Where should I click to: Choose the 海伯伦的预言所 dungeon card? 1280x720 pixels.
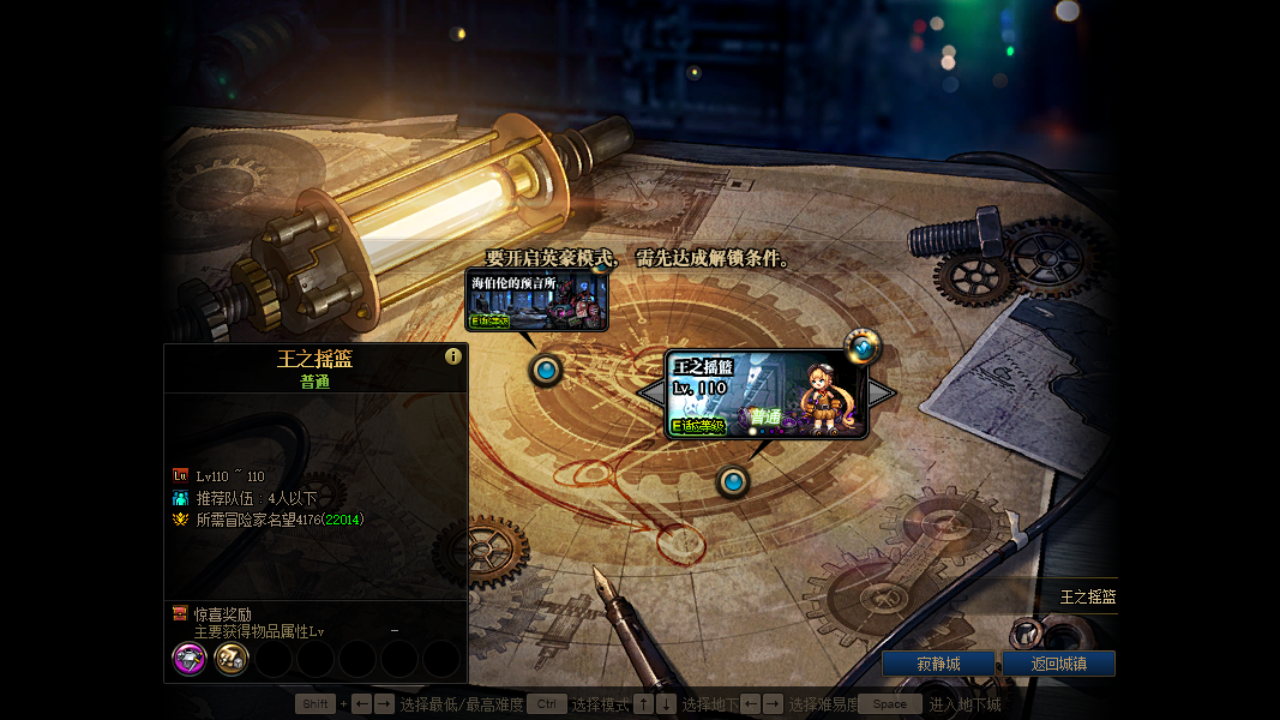(x=537, y=299)
